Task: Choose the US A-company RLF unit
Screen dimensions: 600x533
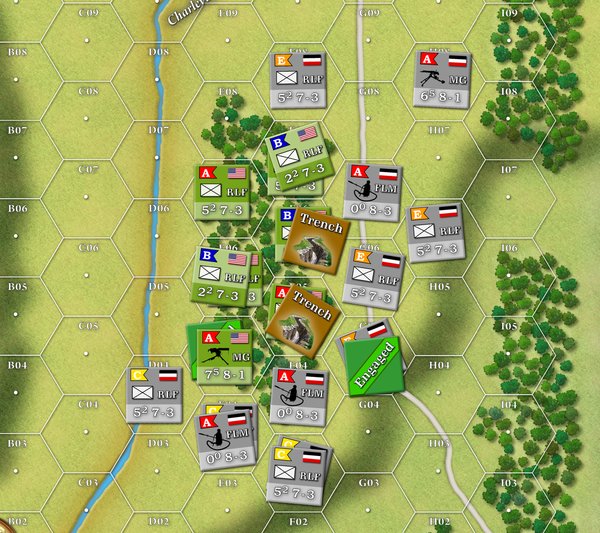Action: pyautogui.click(x=223, y=195)
